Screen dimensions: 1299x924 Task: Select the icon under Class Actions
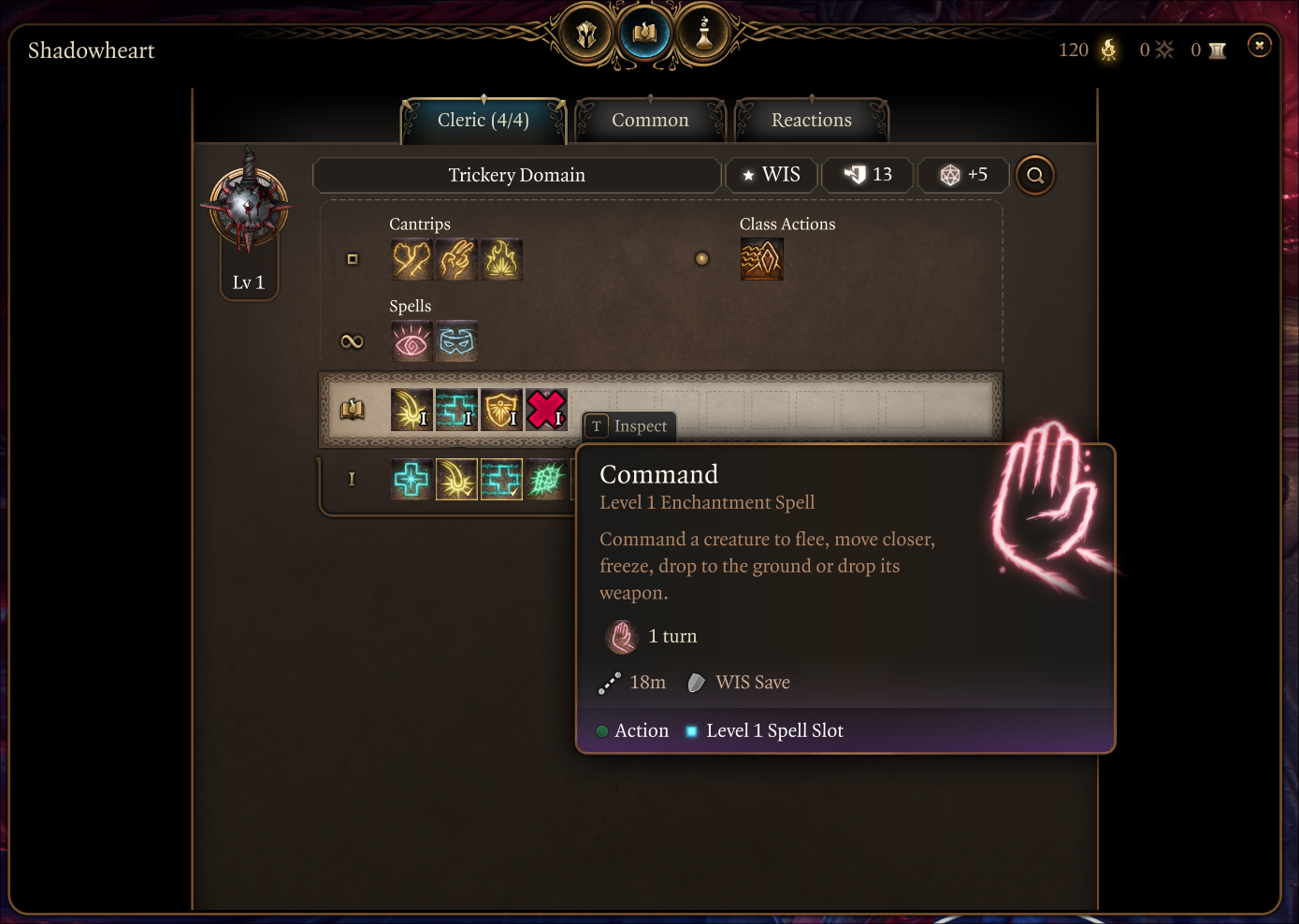[761, 260]
